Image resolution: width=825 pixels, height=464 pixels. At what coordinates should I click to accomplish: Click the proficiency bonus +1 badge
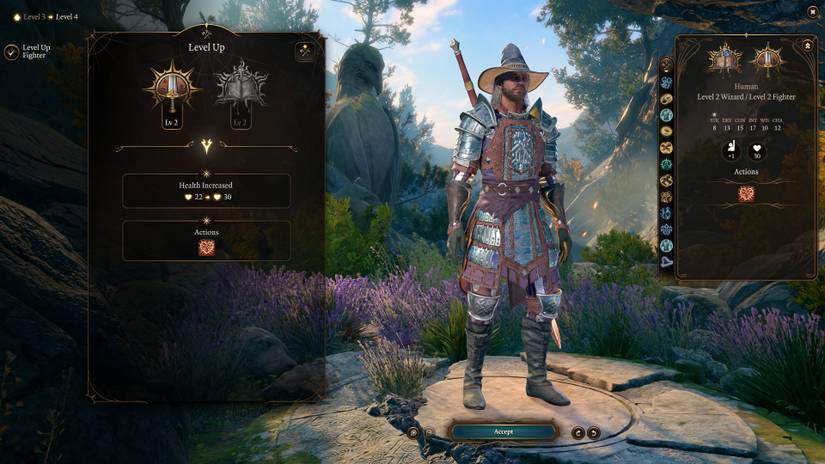pyautogui.click(x=731, y=151)
